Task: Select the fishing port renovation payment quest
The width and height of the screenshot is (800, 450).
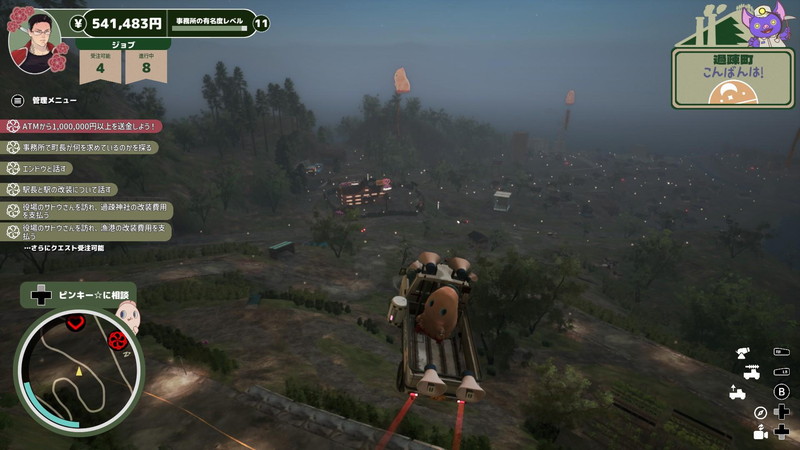Action: [90, 231]
